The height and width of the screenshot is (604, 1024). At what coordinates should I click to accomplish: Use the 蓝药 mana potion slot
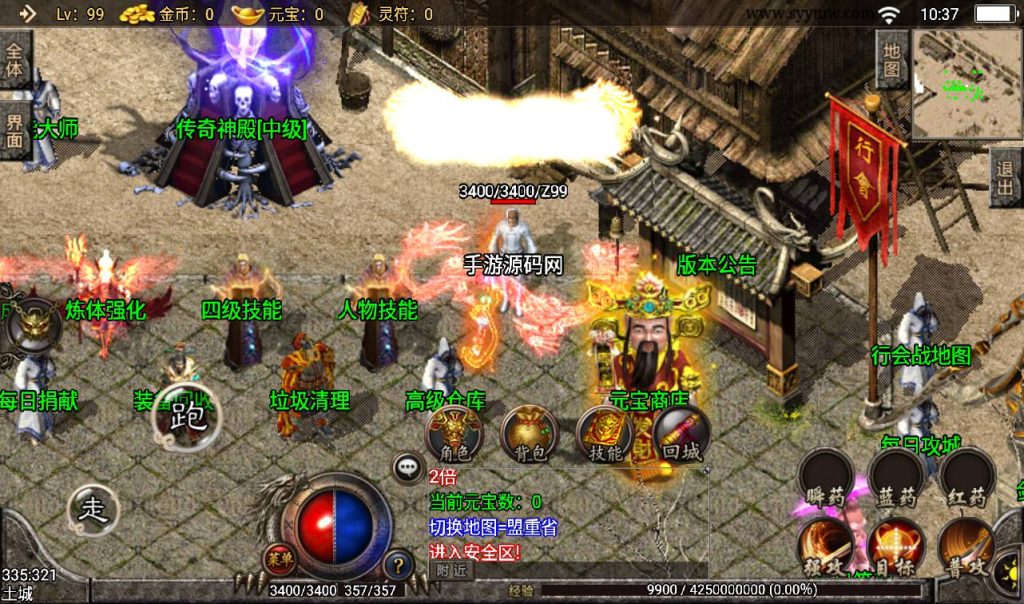[896, 481]
